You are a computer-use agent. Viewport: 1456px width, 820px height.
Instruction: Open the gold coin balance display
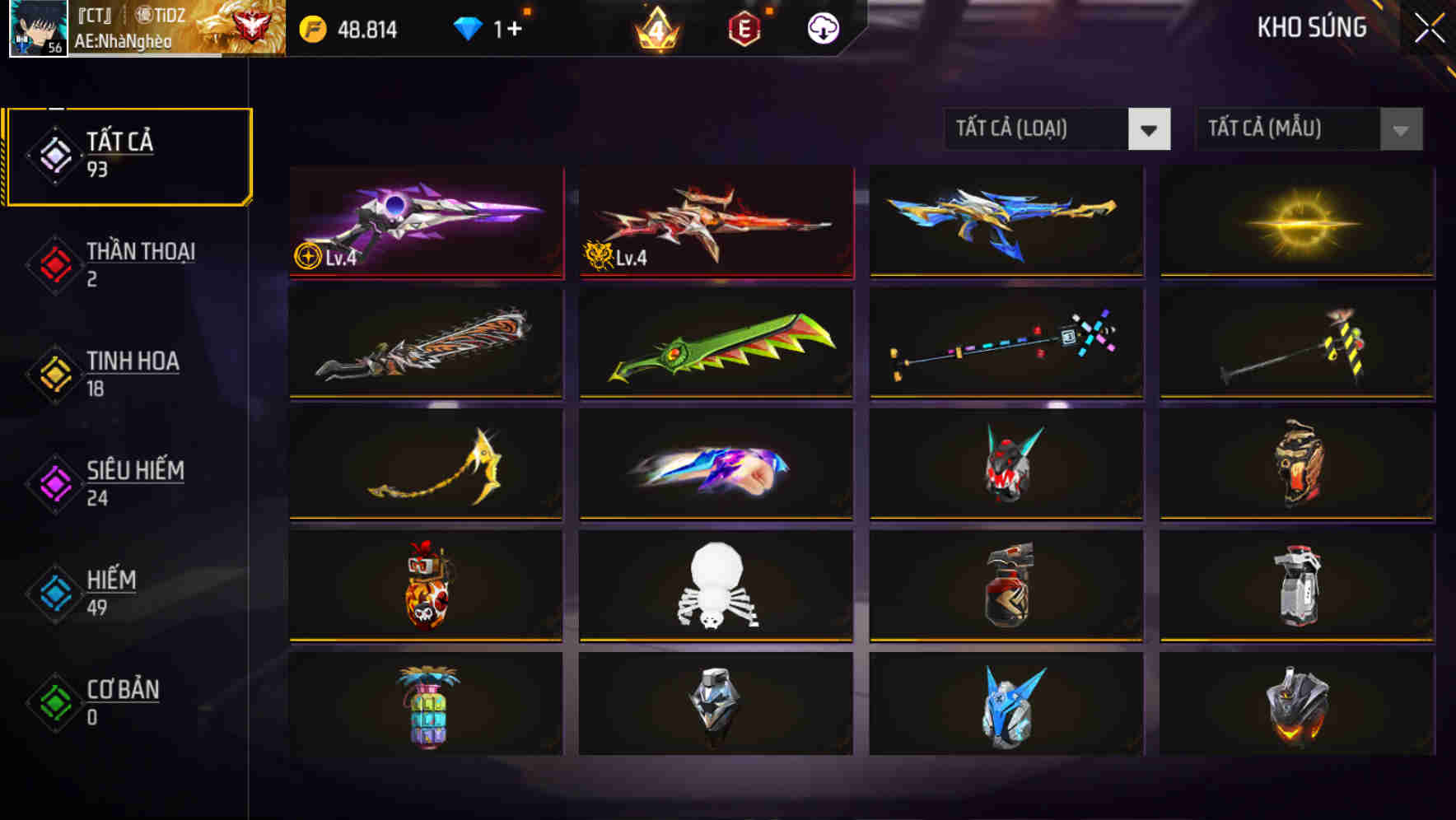346,28
